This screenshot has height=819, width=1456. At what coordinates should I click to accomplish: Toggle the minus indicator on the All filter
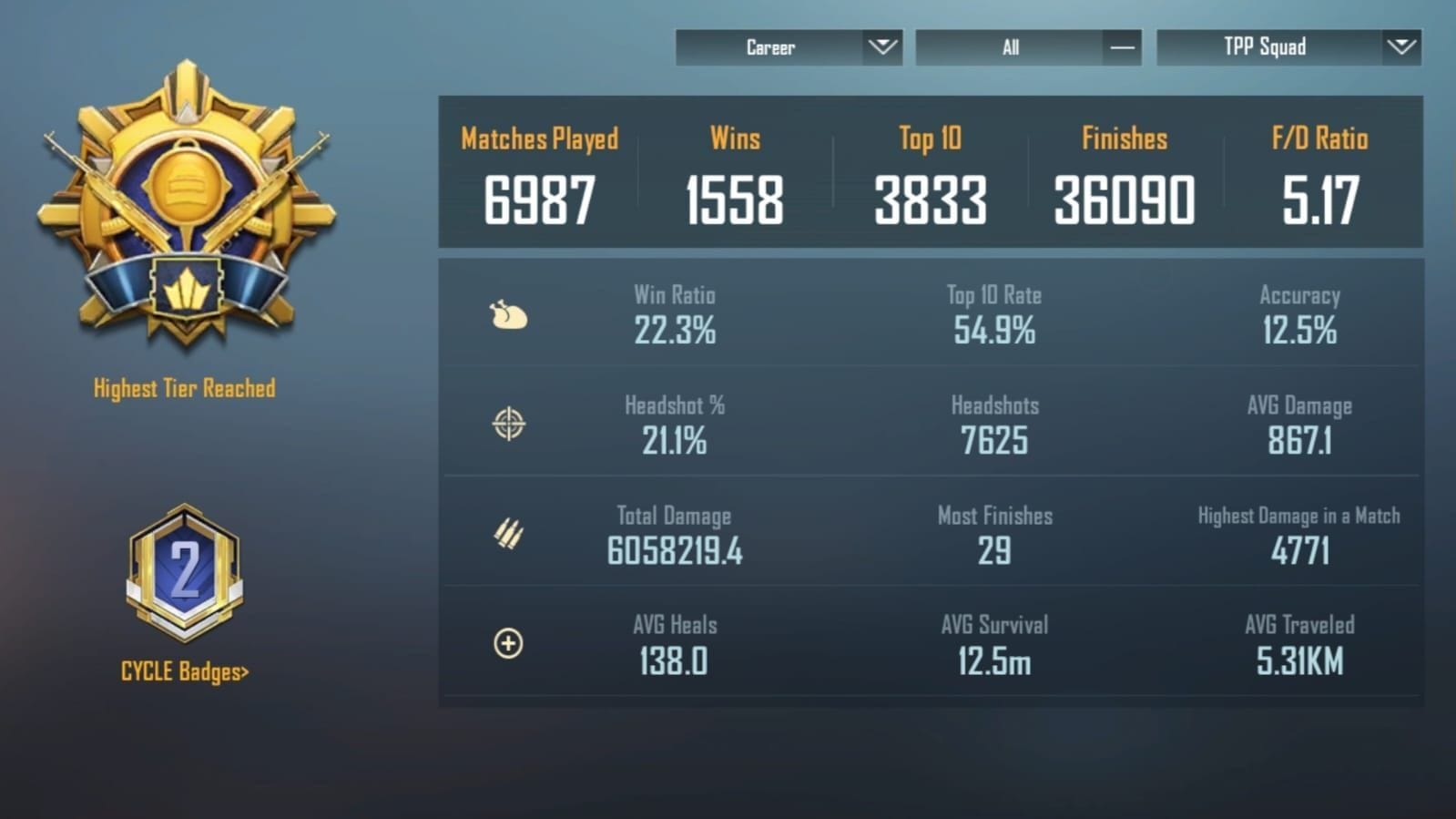click(1118, 47)
